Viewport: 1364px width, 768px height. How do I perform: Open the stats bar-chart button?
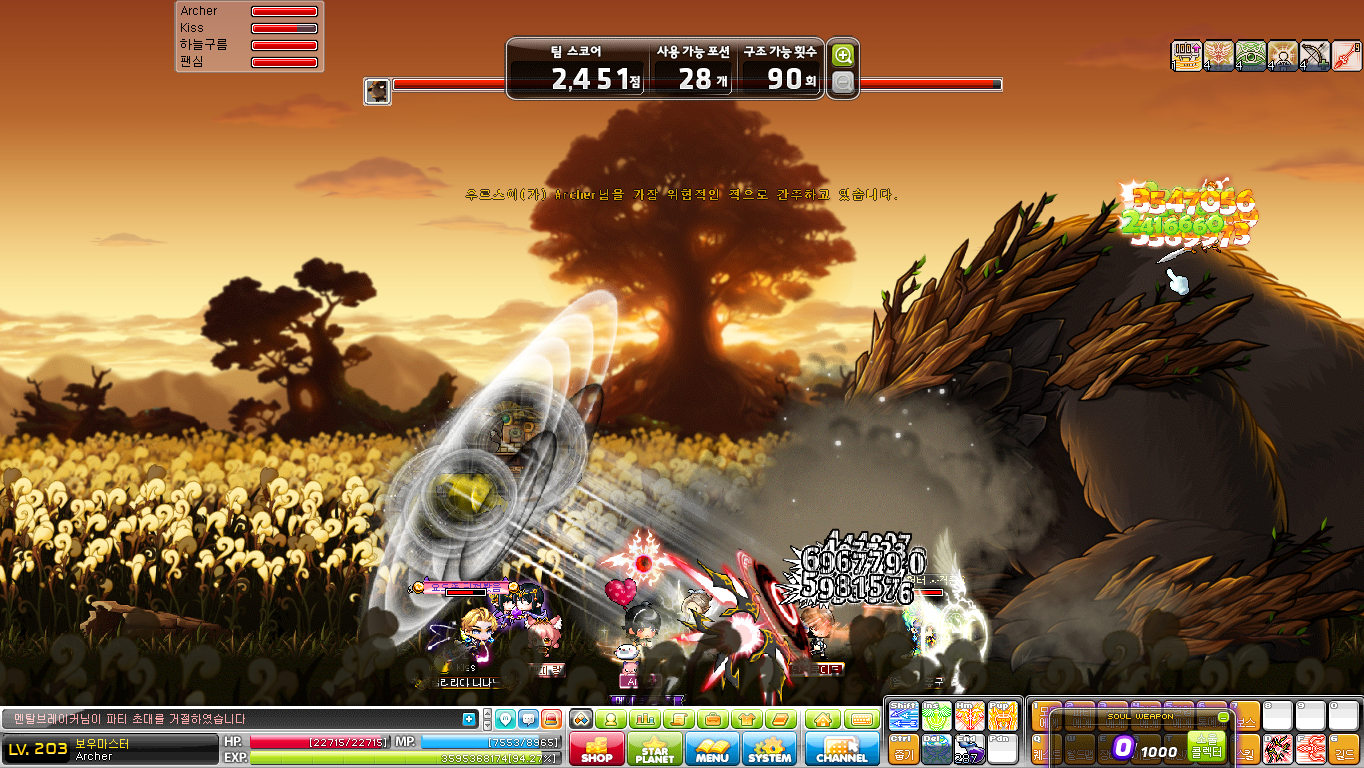[645, 719]
